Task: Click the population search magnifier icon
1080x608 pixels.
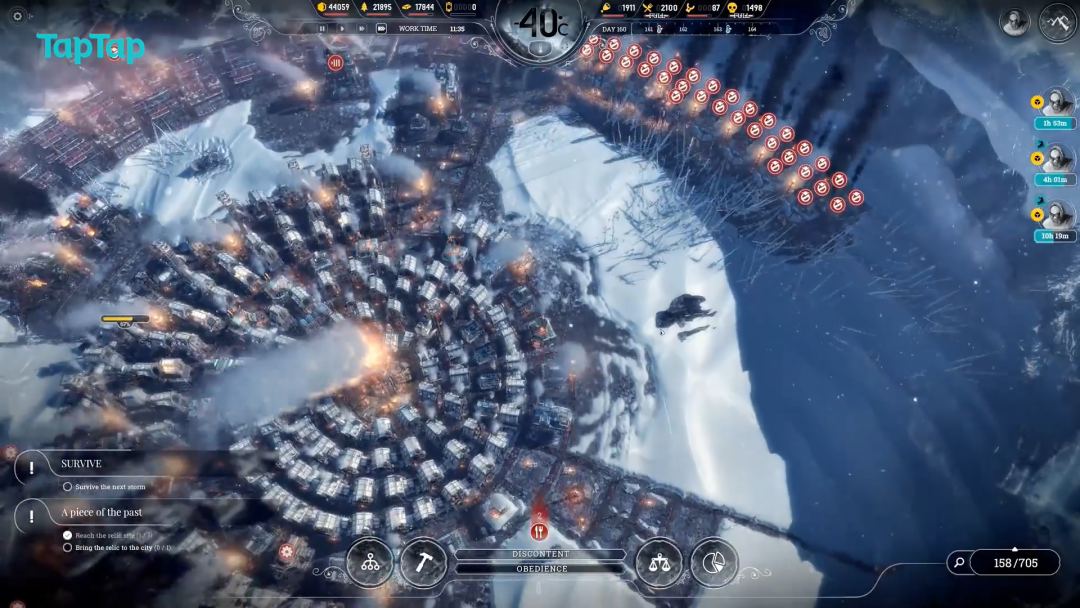Action: [x=959, y=563]
